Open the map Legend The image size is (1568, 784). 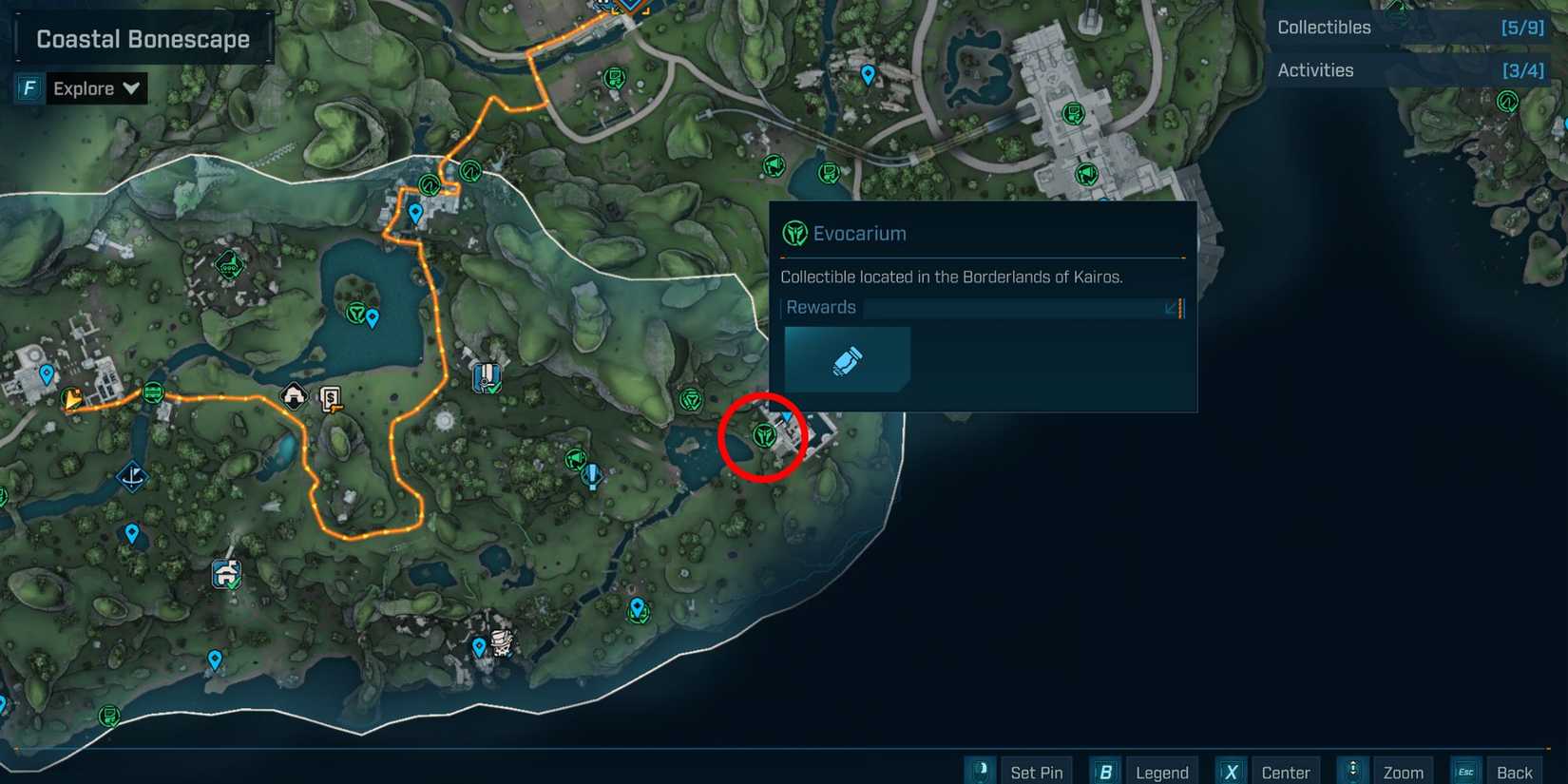[x=1163, y=772]
